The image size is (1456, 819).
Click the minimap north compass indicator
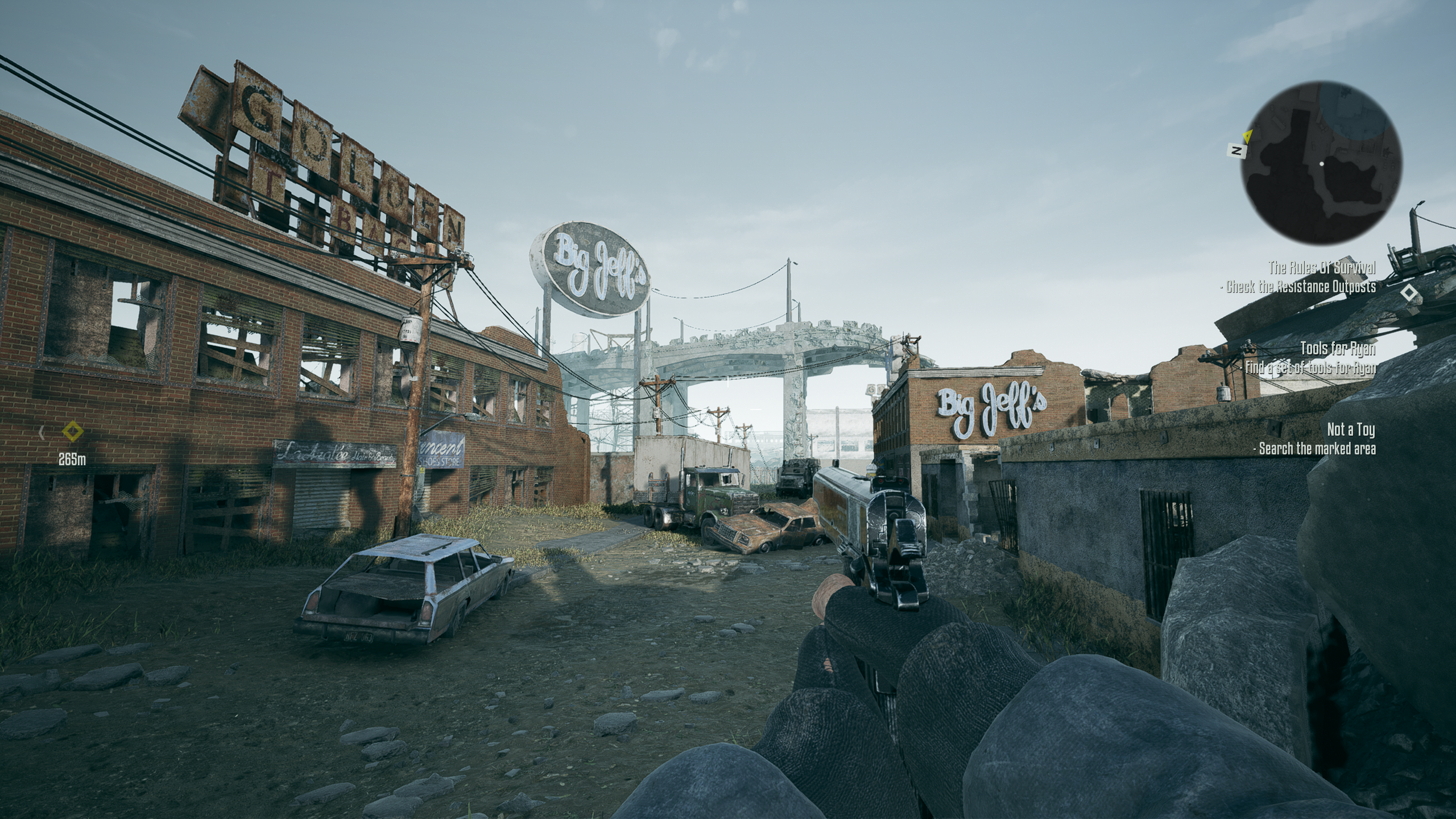(x=1235, y=151)
